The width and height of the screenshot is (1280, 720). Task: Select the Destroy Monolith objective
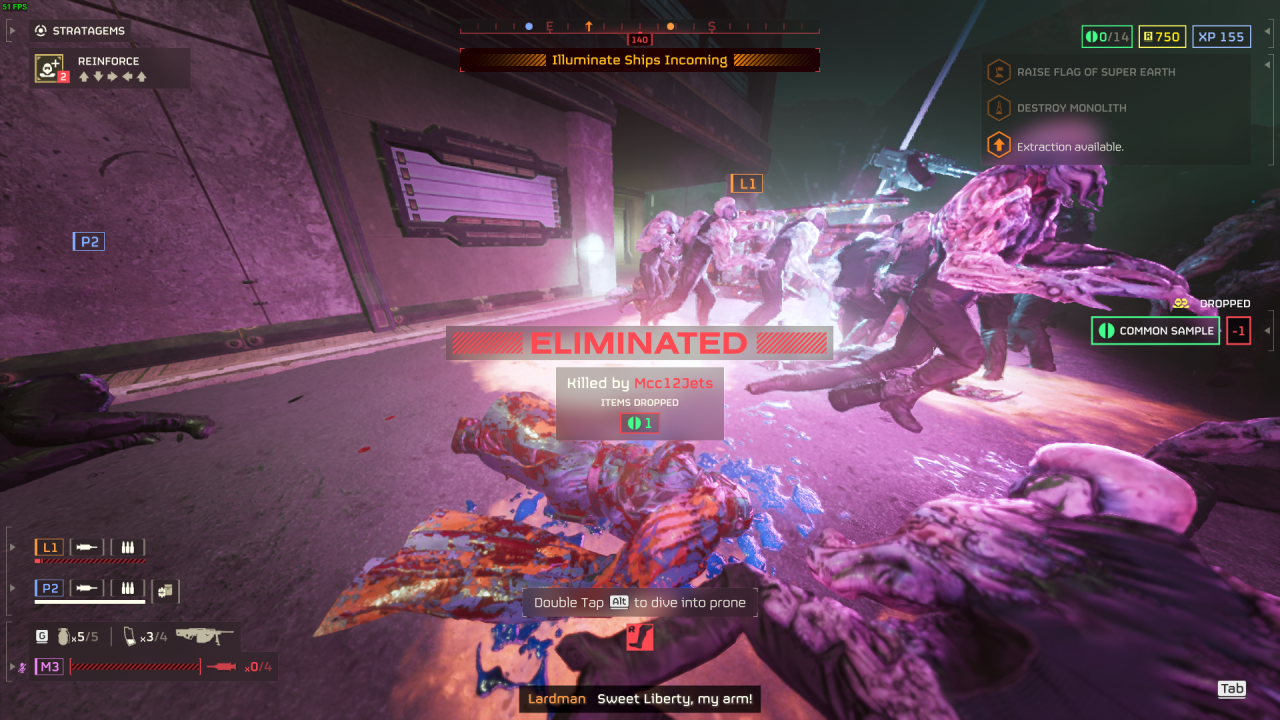[x=1071, y=108]
